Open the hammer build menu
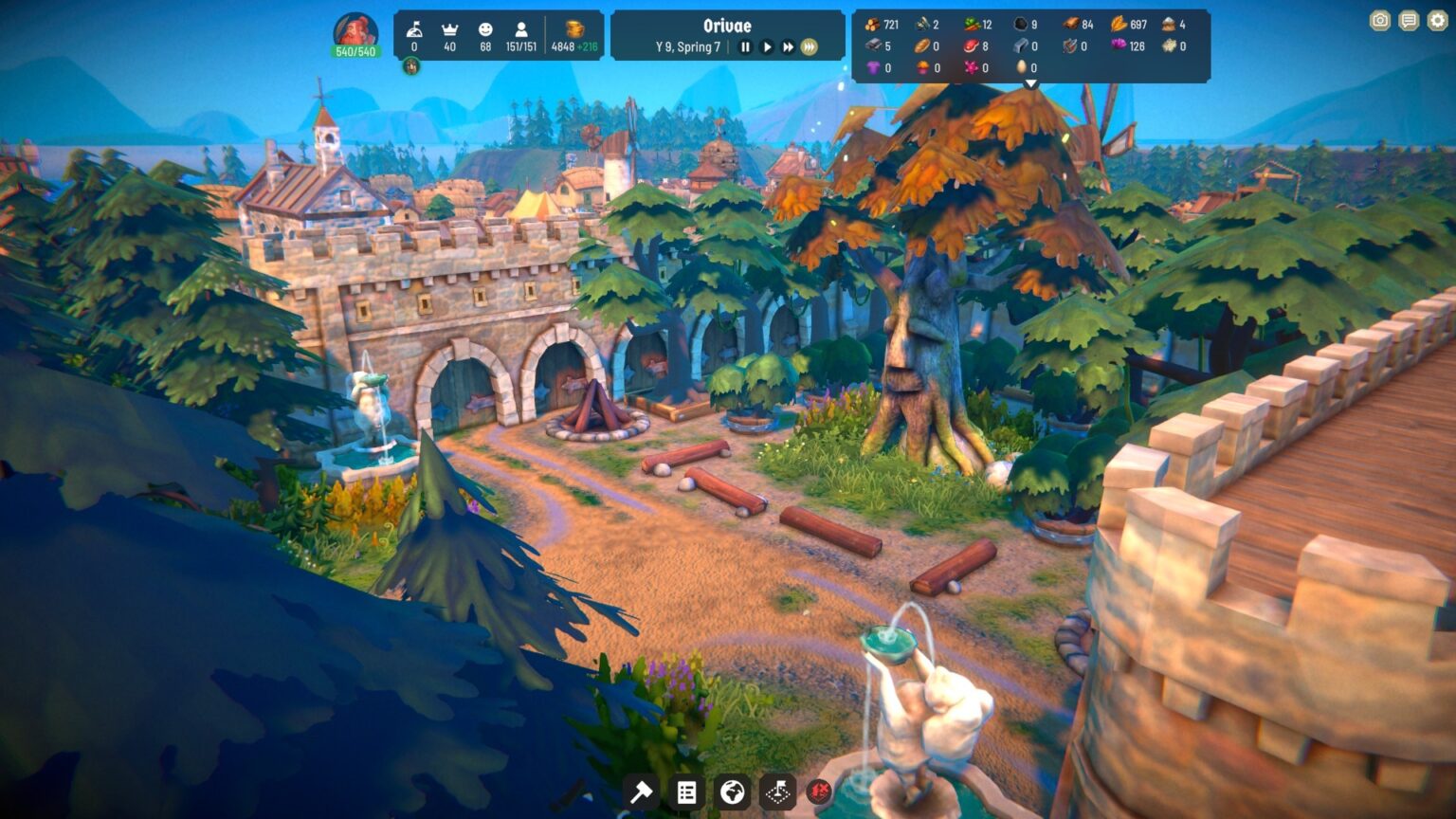 642,792
